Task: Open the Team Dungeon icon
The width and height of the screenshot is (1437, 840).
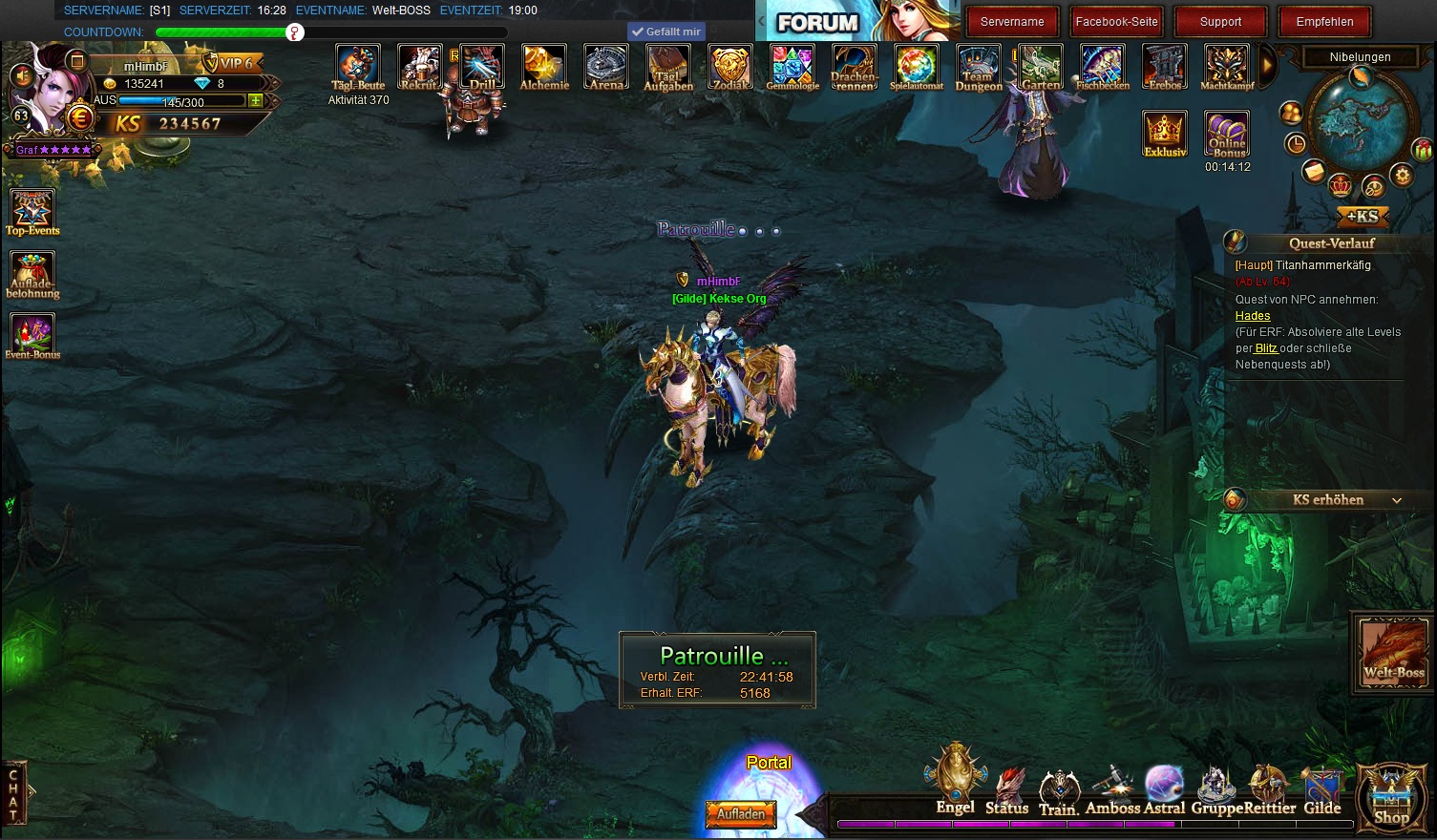Action: click(979, 67)
